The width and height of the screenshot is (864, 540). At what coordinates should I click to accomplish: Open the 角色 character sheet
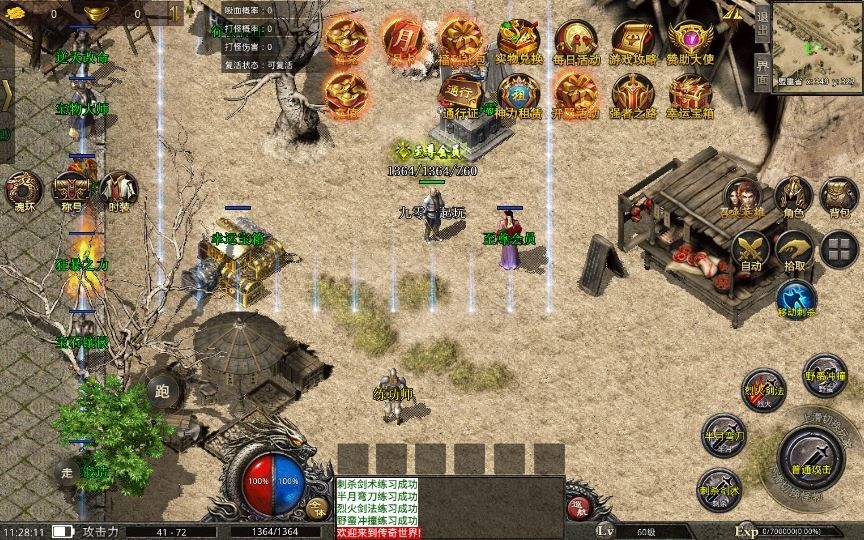(794, 196)
